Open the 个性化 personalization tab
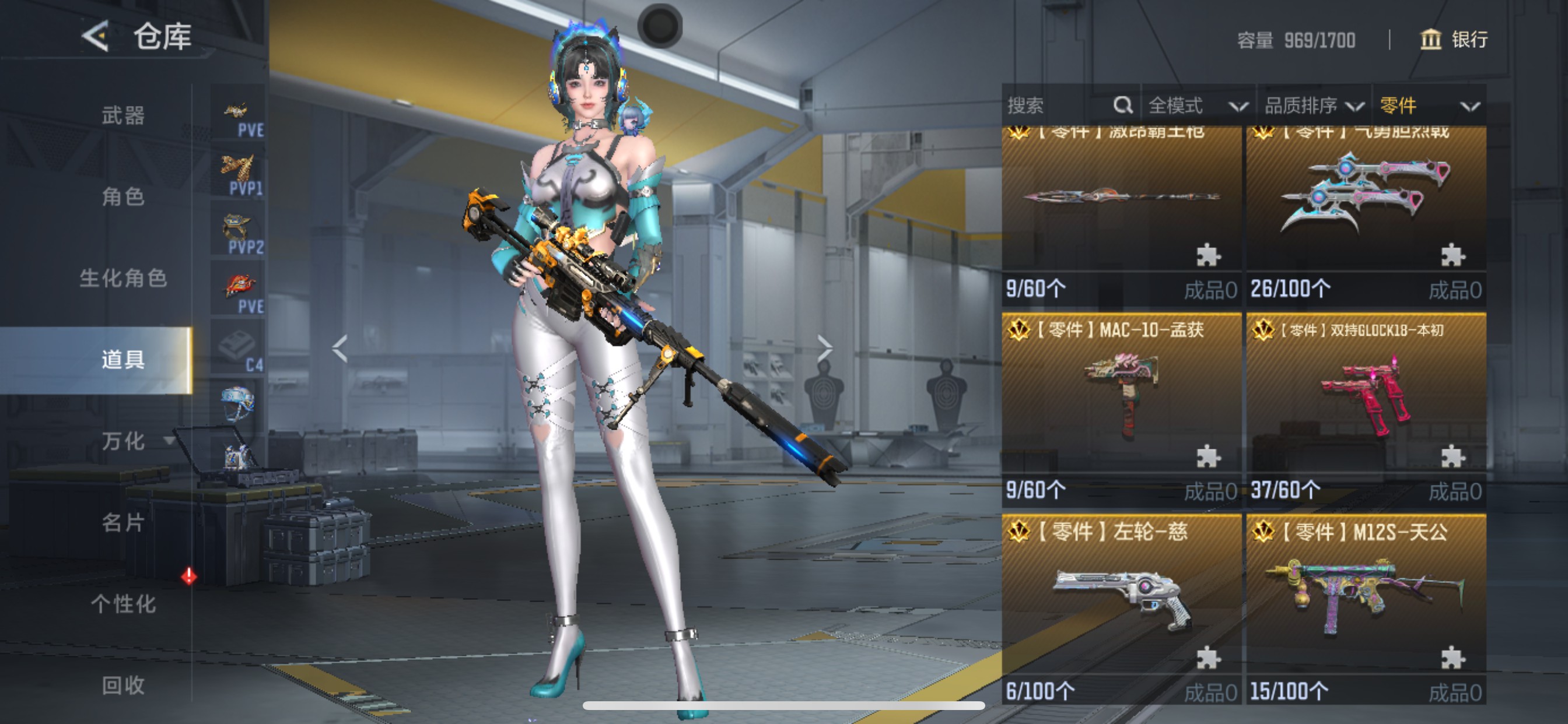The height and width of the screenshot is (724, 1568). (x=123, y=604)
